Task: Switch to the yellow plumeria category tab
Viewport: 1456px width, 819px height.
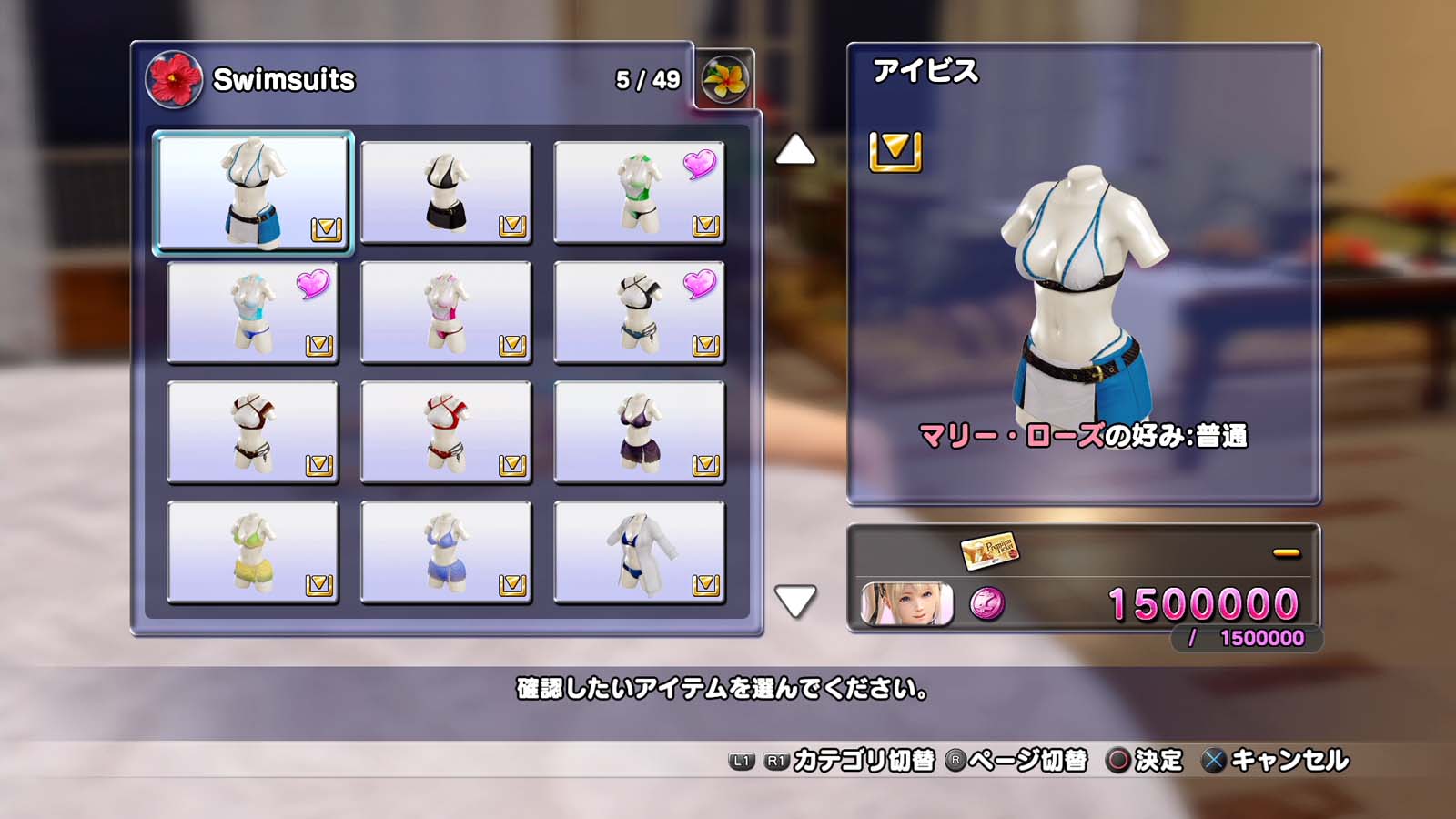Action: 725,80
